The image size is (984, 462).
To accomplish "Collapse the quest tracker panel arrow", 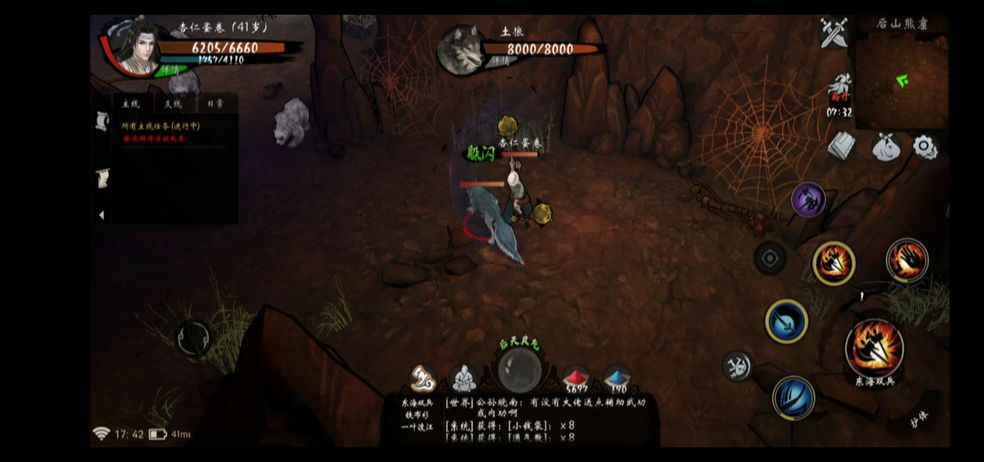I will pyautogui.click(x=101, y=215).
